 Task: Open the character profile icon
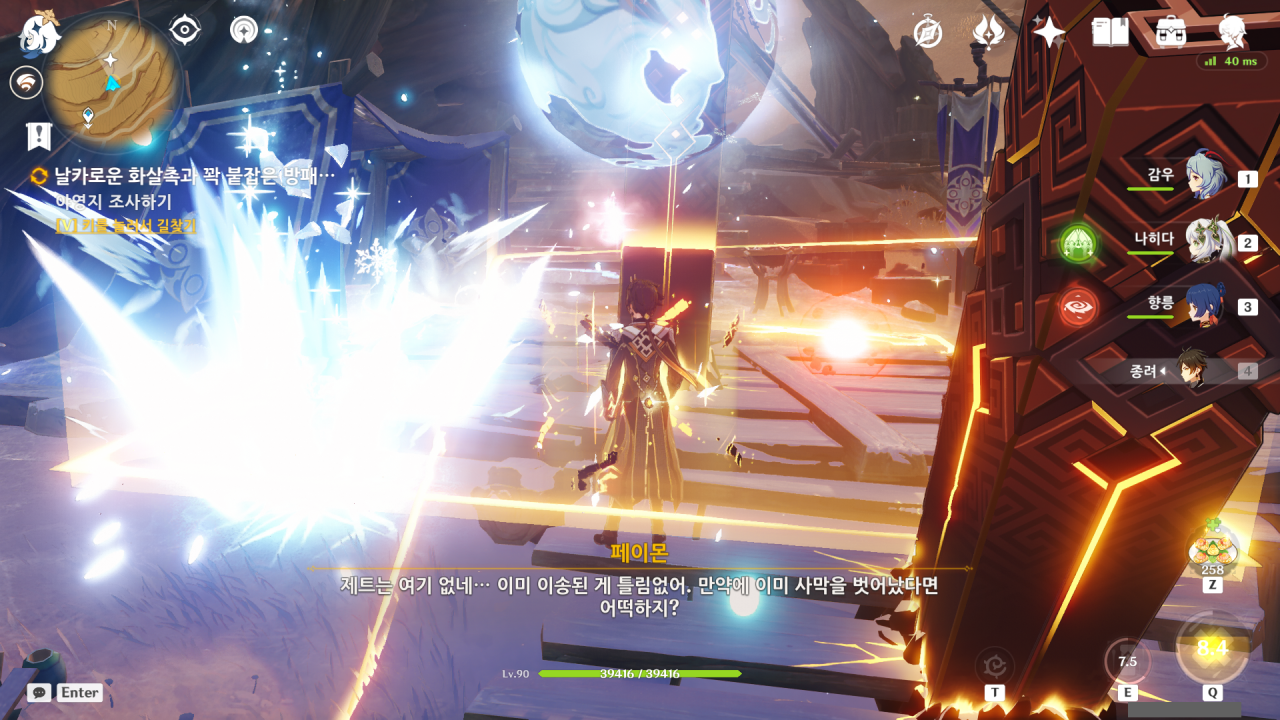[x=1232, y=33]
